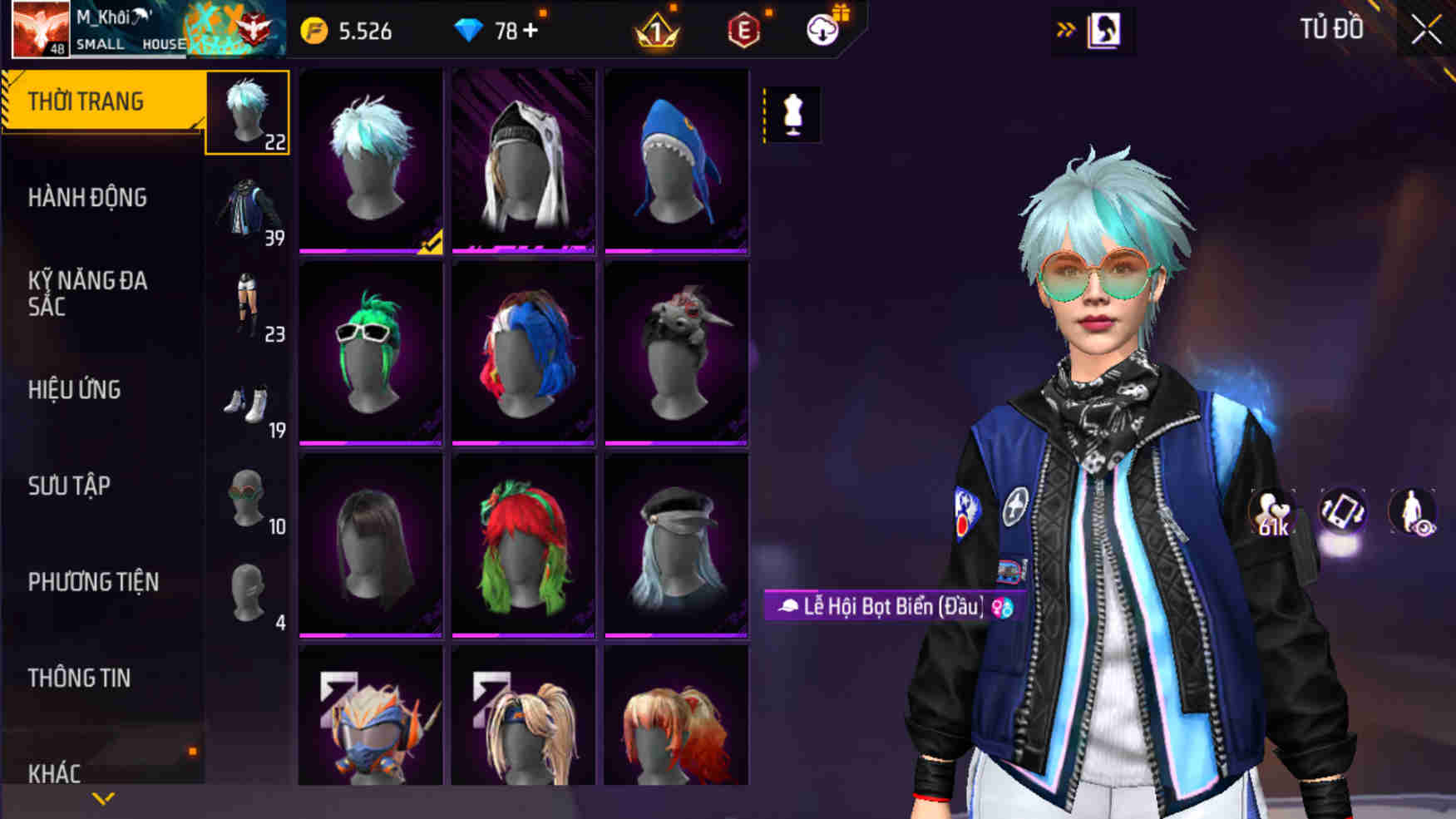
Task: Select PHƯƠNG TIỆN in the sidebar
Action: [x=92, y=583]
